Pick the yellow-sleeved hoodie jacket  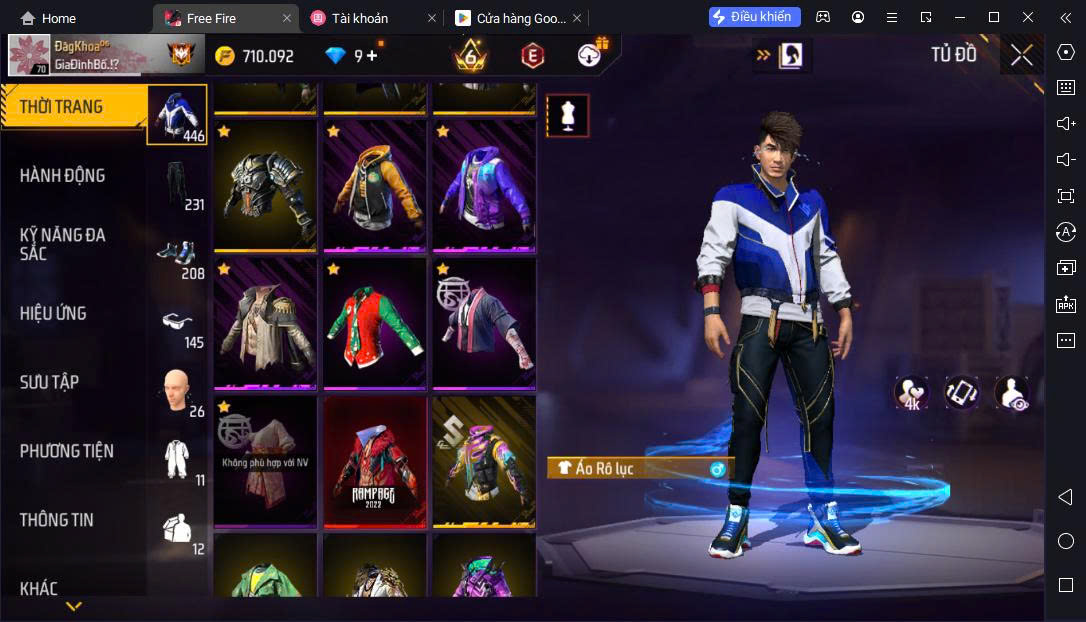(x=374, y=186)
